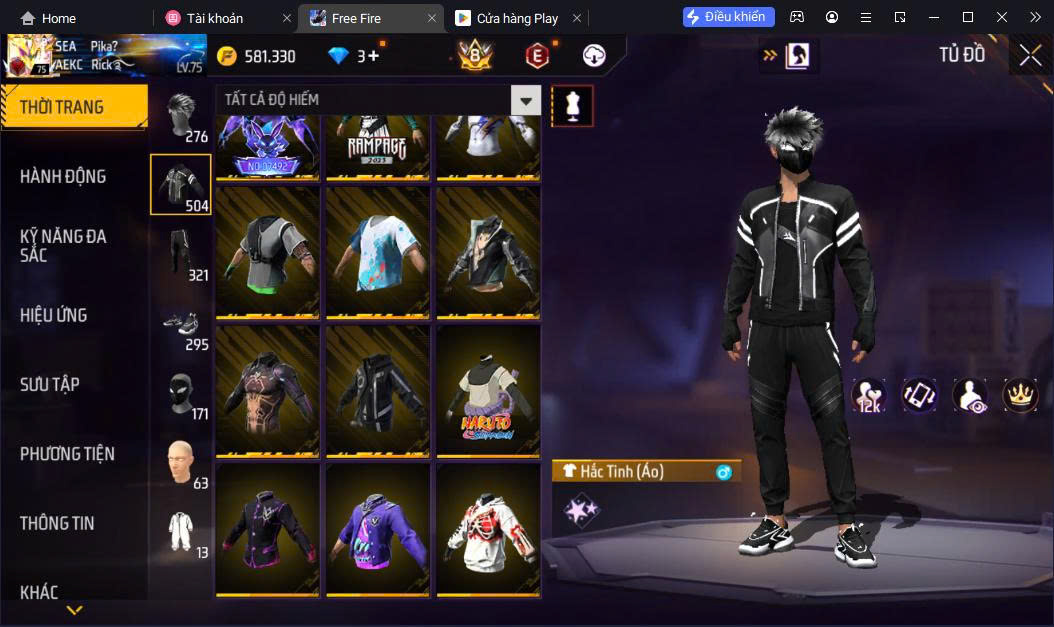This screenshot has width=1054, height=627.
Task: Toggle the mannequin preview icon
Action: pos(573,105)
